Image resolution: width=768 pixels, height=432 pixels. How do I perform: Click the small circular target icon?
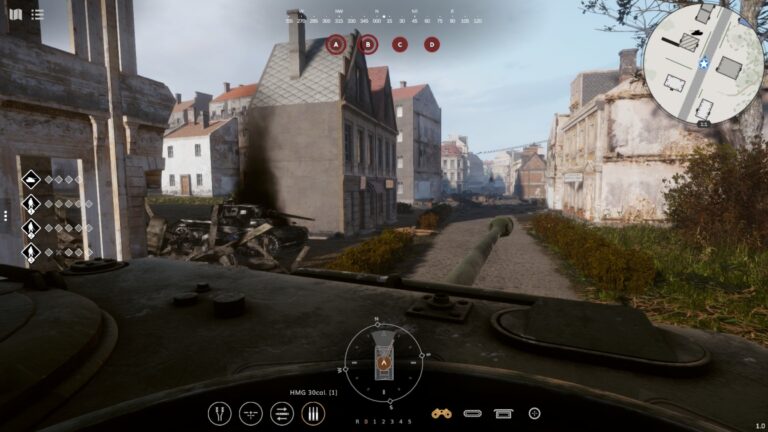[534, 413]
